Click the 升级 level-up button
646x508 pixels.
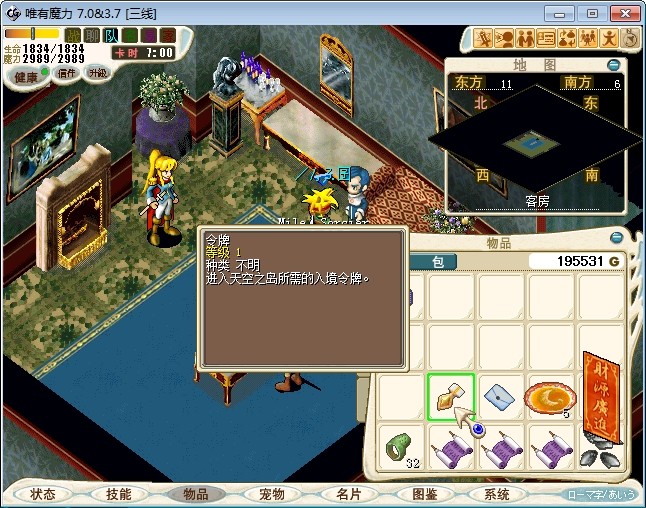click(97, 73)
